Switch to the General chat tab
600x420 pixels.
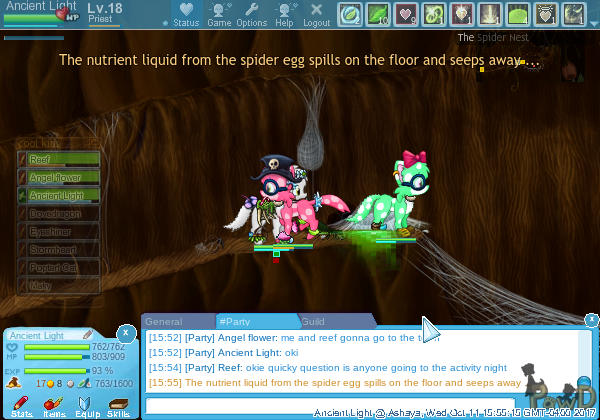[163, 322]
